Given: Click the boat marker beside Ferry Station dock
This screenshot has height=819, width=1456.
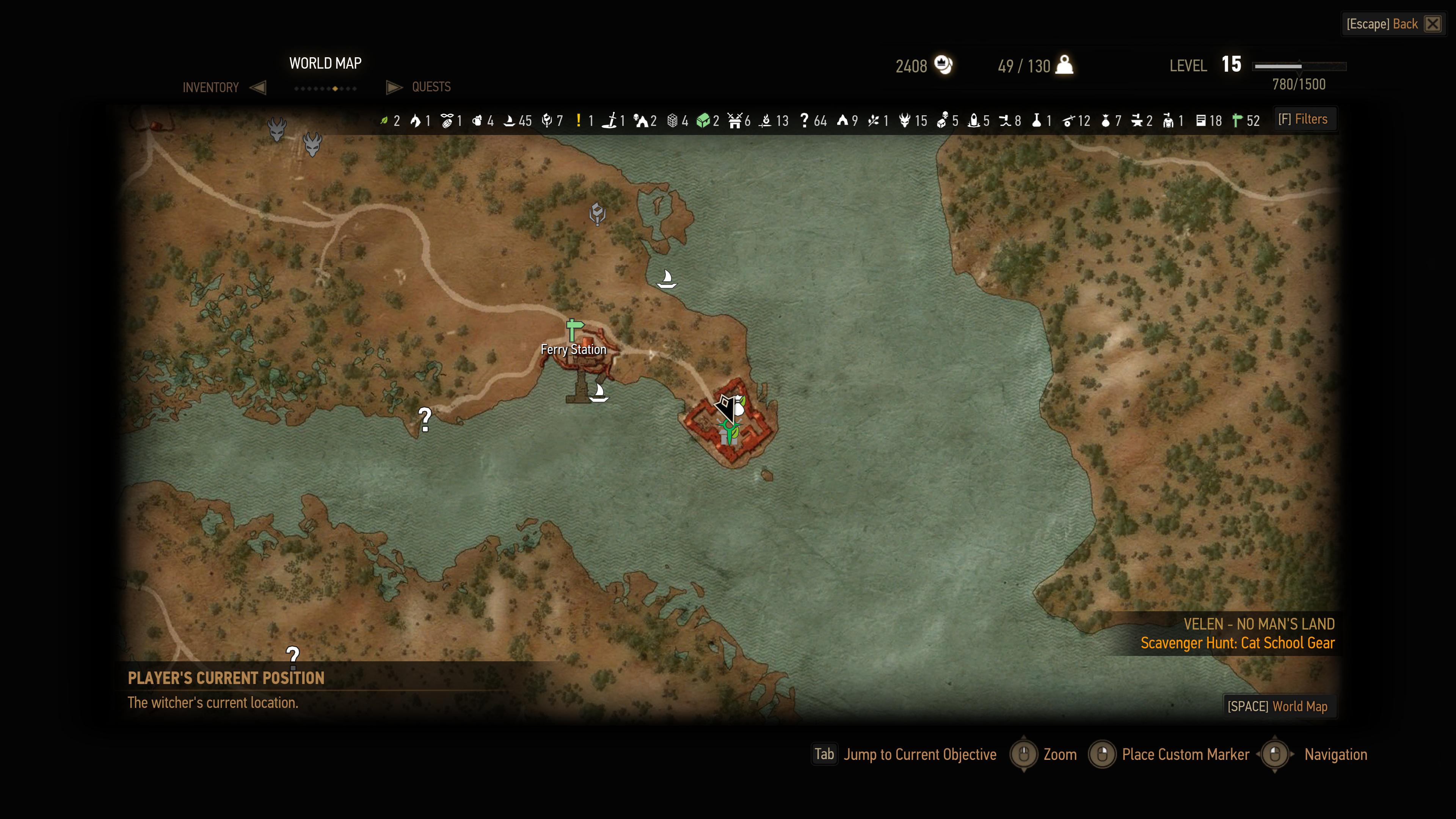Looking at the screenshot, I should 599,392.
